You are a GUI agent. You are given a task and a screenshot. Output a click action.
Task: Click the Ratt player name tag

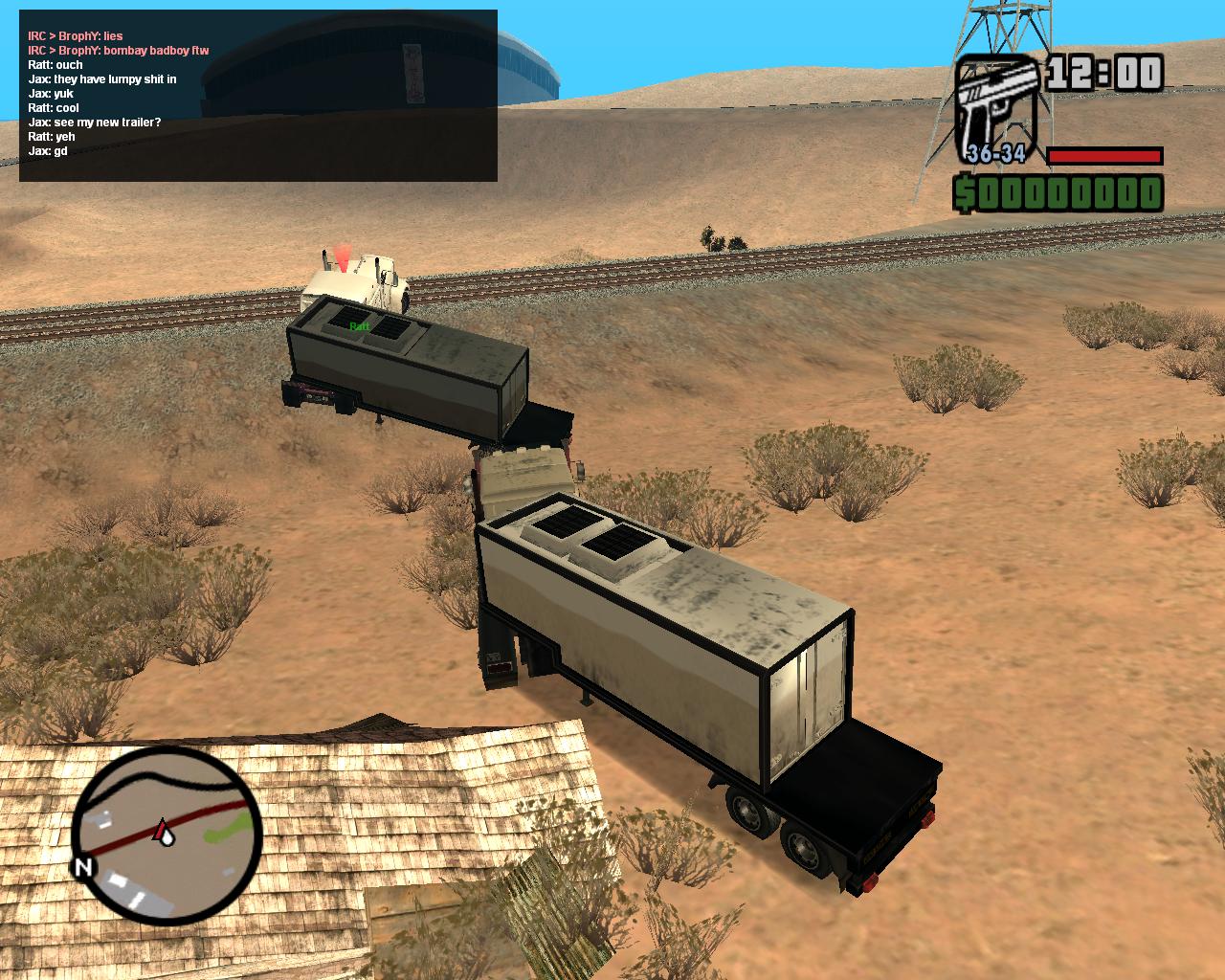coord(360,326)
